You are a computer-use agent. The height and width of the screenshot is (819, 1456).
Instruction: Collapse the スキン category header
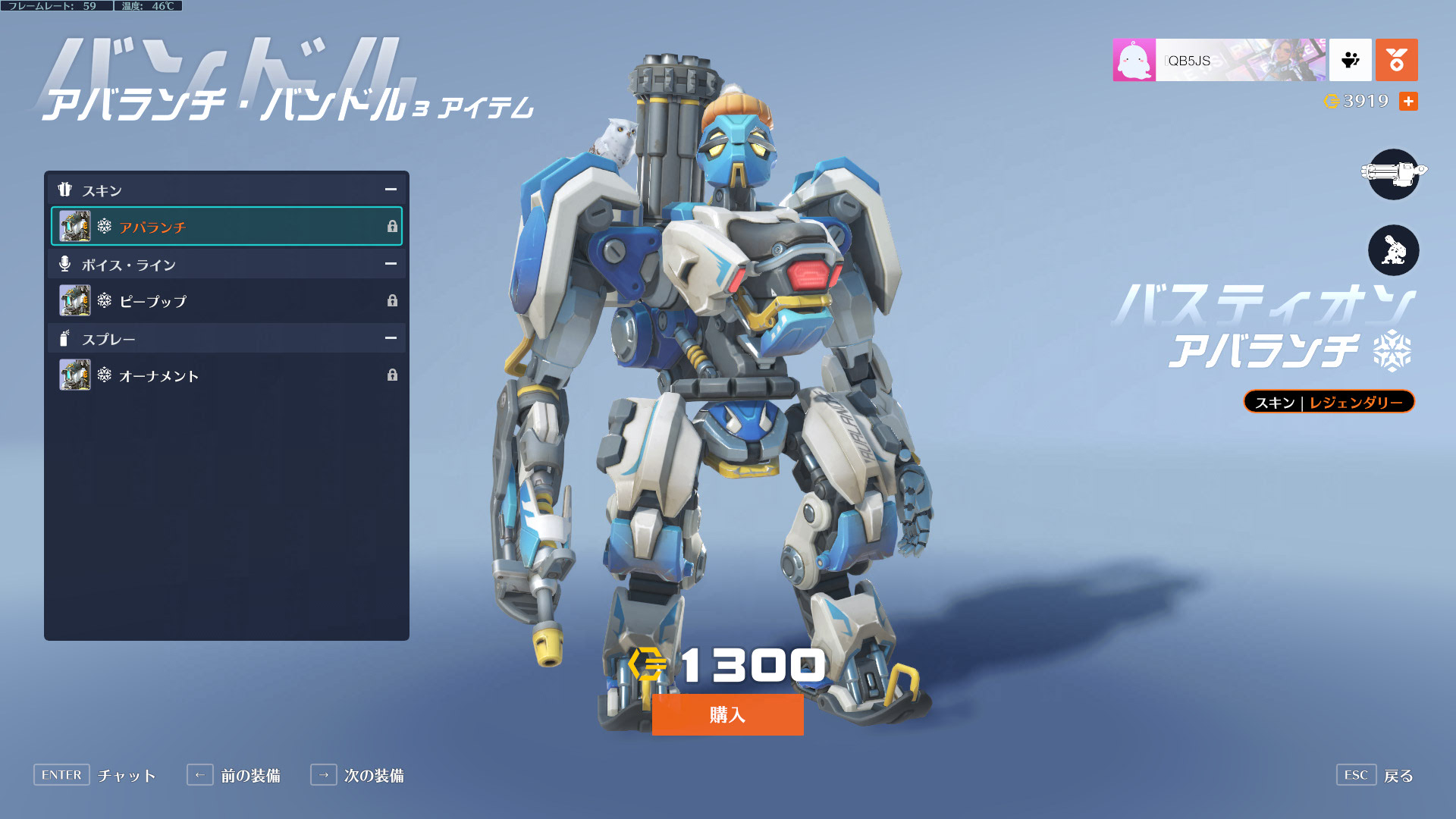click(x=391, y=190)
